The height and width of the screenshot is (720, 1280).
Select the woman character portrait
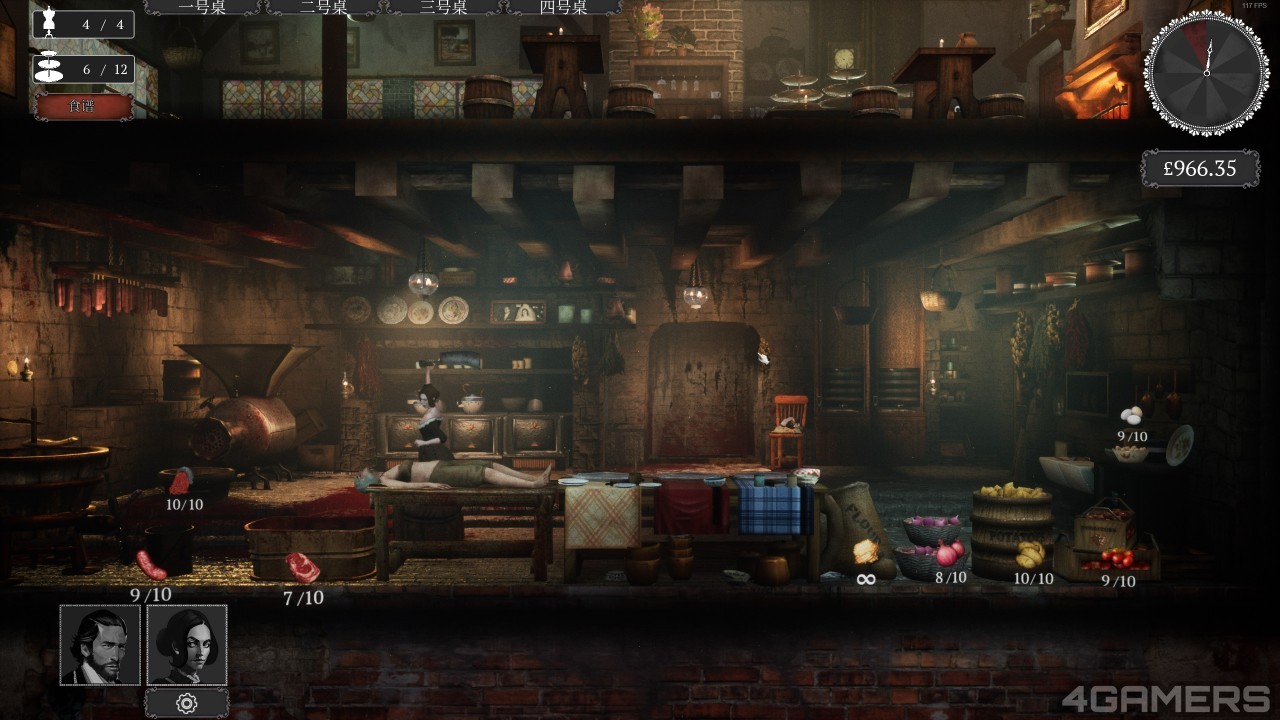(187, 645)
